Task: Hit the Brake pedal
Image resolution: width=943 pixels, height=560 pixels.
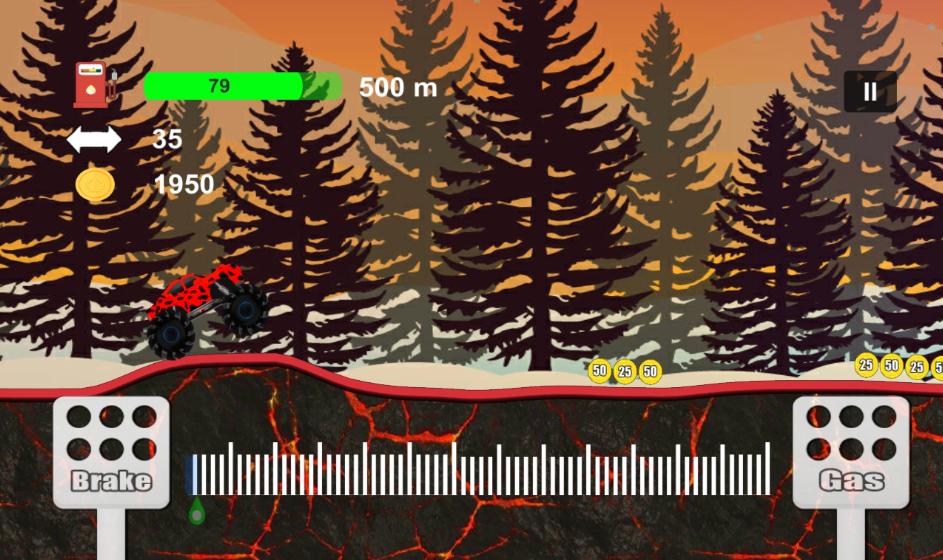Action: [x=111, y=452]
